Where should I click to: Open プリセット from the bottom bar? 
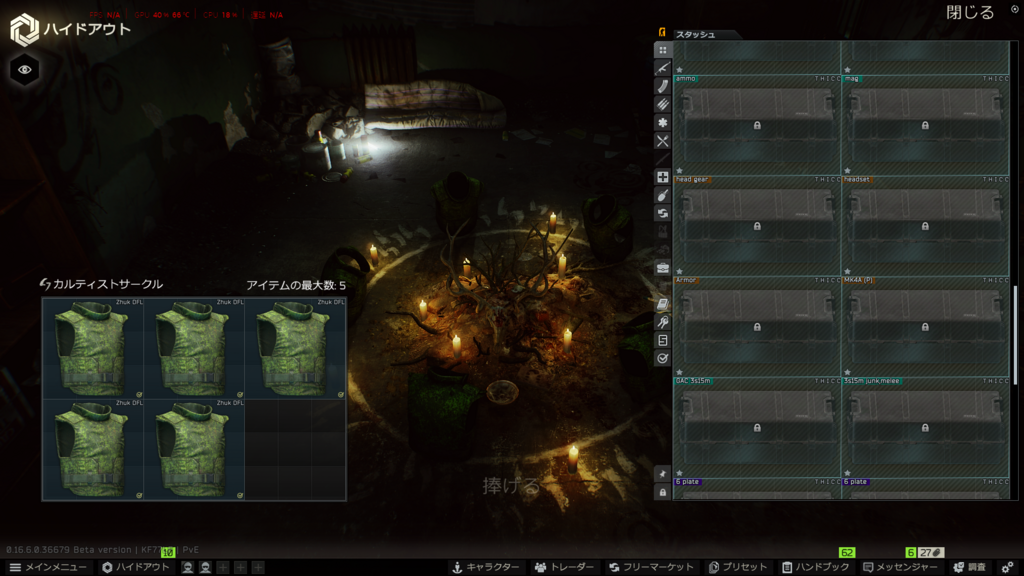[x=738, y=567]
